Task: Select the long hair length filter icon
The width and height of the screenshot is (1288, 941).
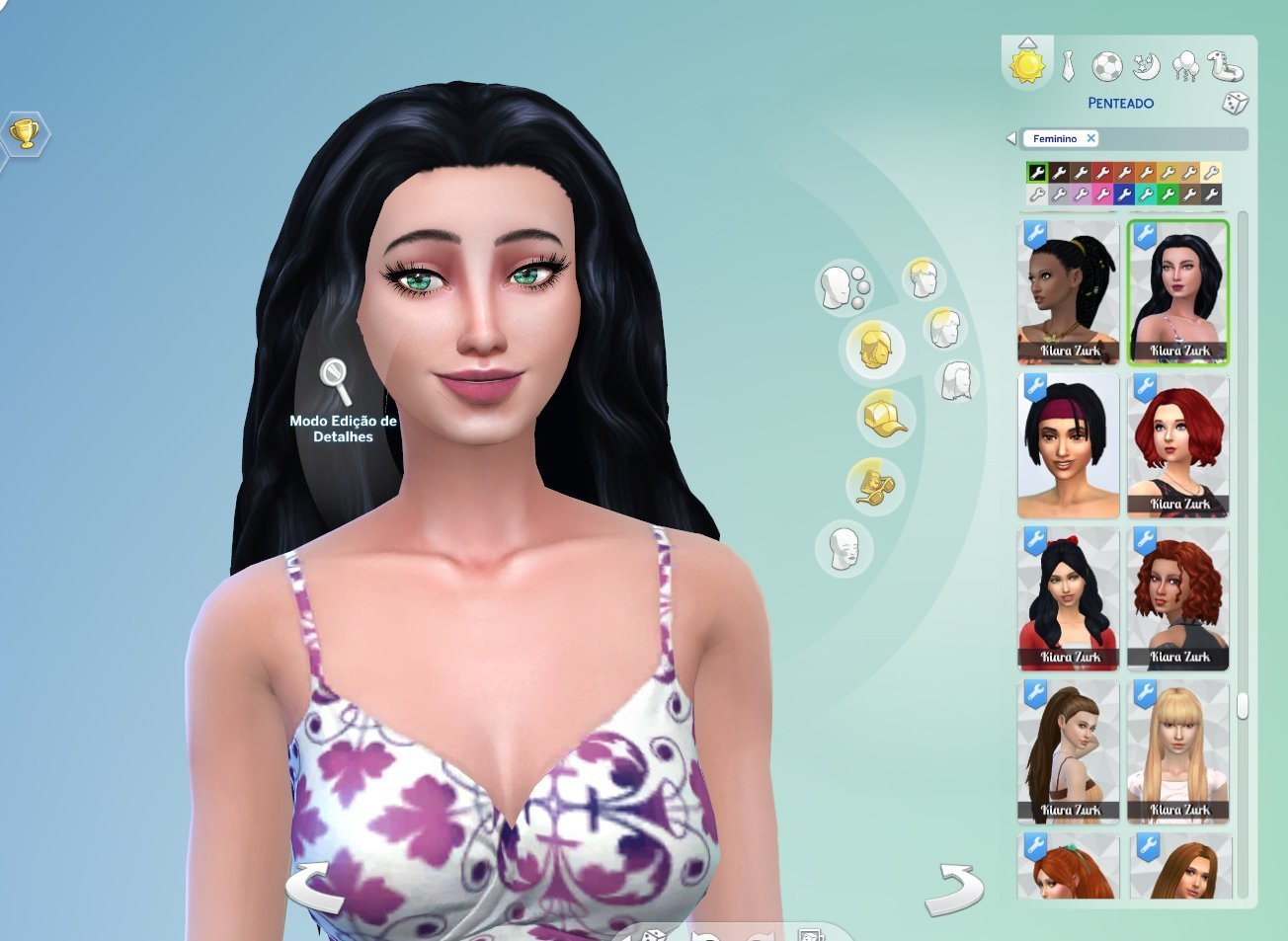Action: [956, 380]
